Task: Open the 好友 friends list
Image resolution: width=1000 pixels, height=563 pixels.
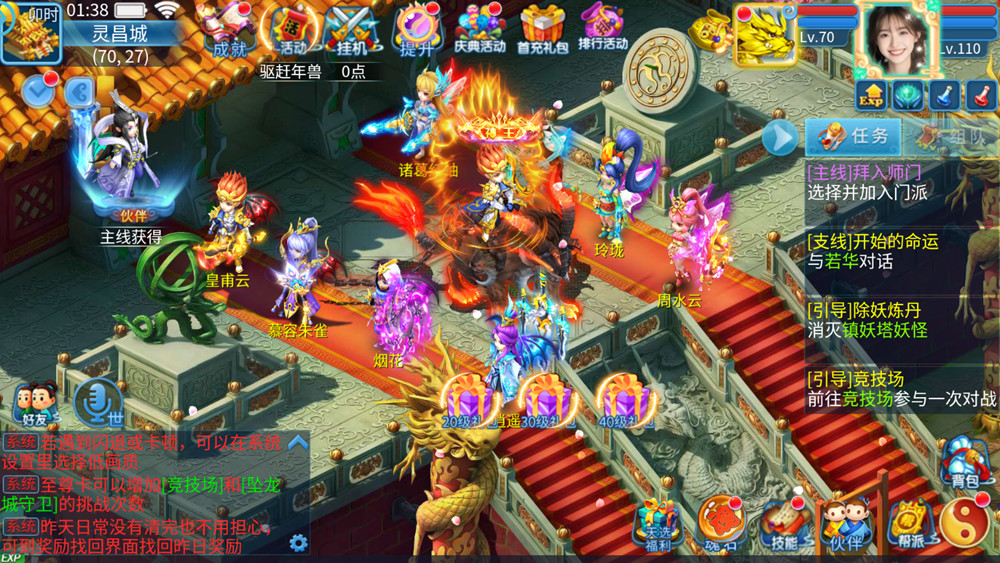Action: point(35,404)
